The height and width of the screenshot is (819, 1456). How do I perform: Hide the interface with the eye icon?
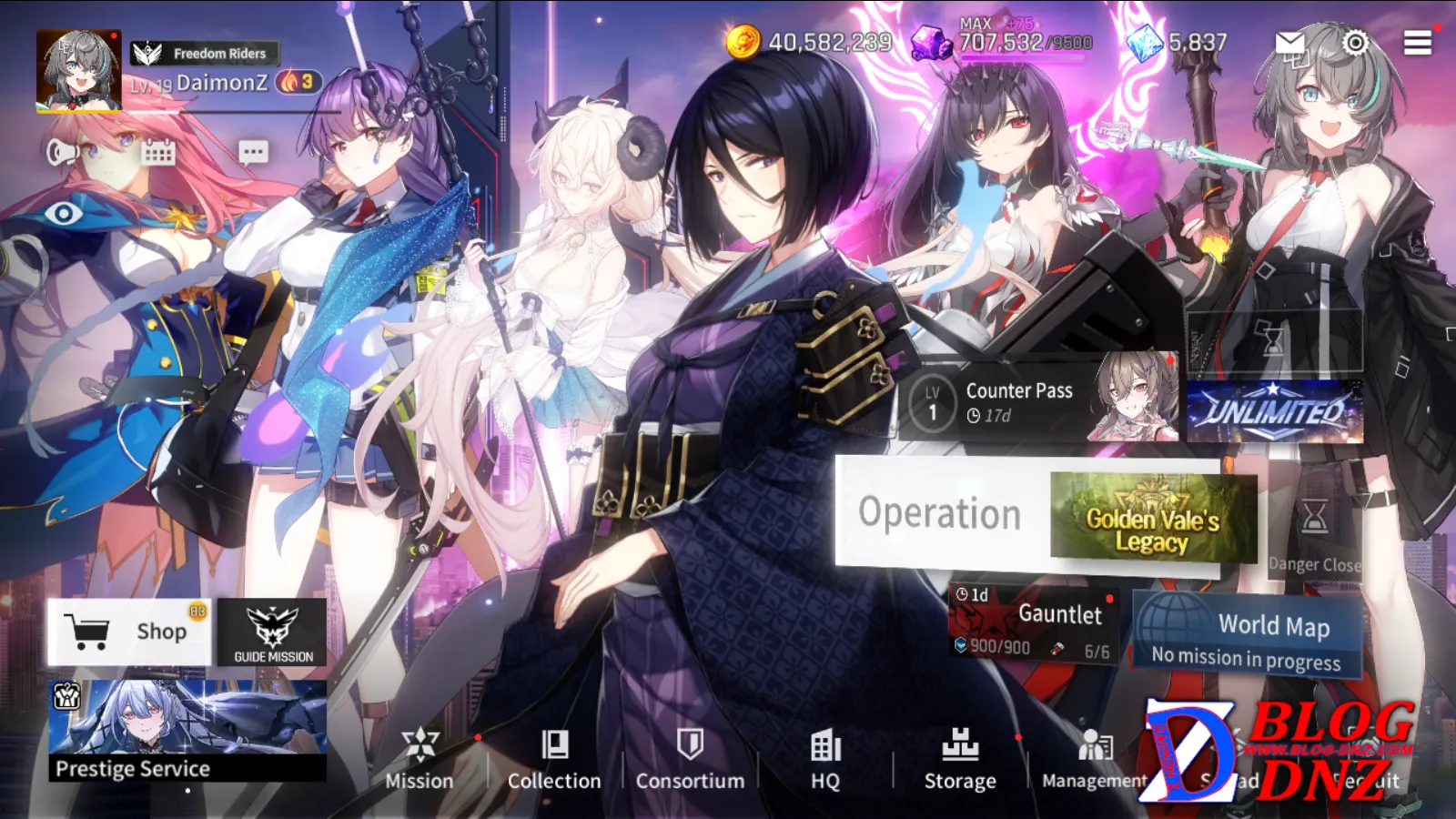pos(63,214)
